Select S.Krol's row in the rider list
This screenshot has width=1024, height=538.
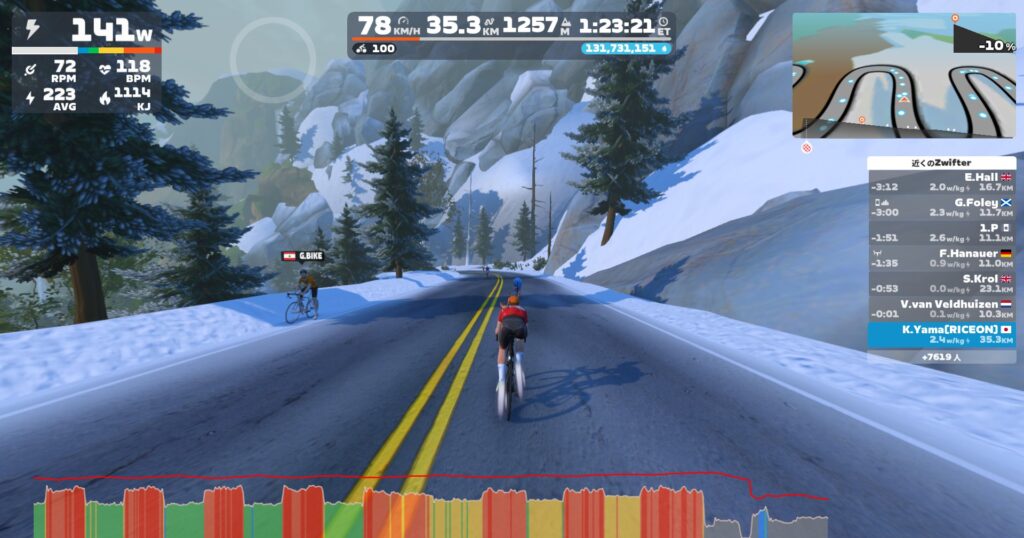[x=941, y=283]
